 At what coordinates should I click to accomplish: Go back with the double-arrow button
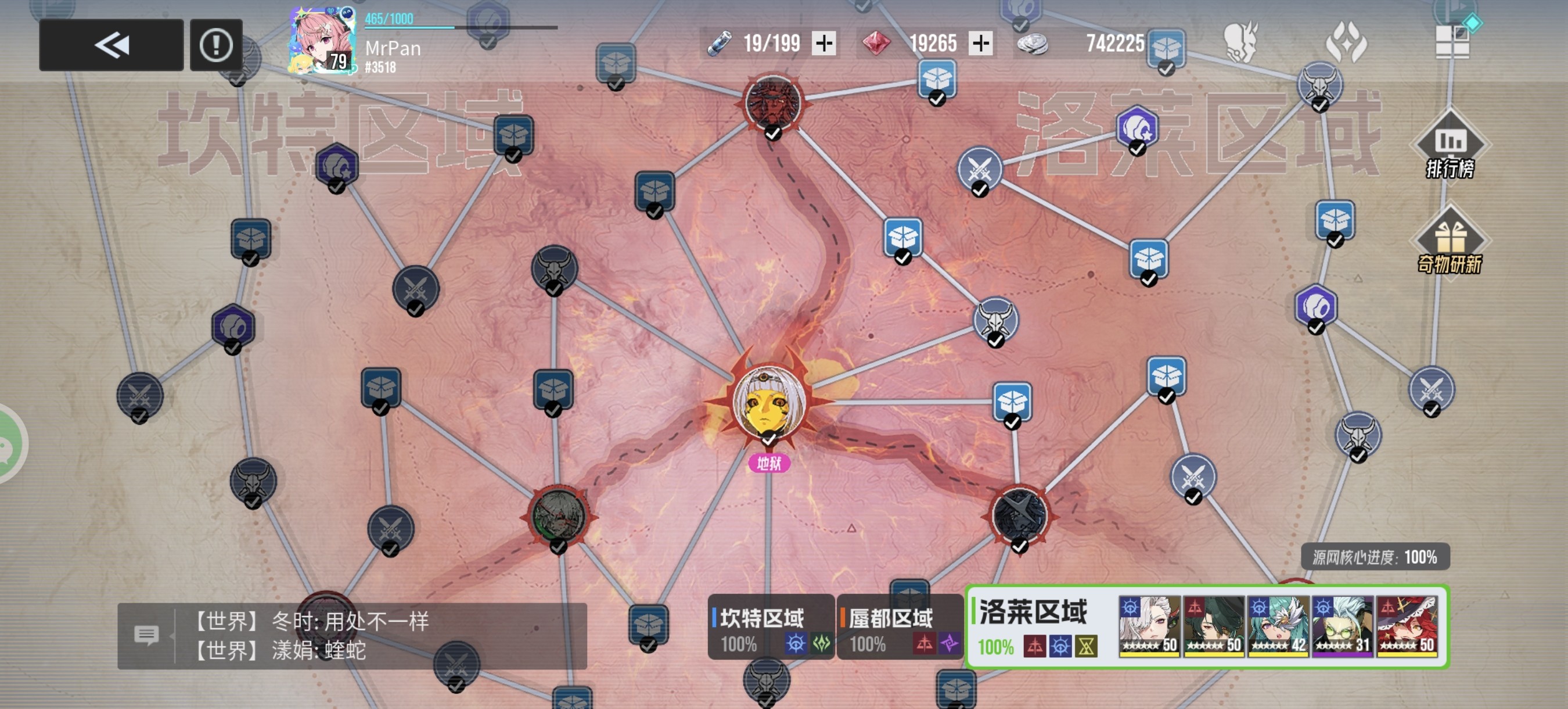click(x=112, y=45)
